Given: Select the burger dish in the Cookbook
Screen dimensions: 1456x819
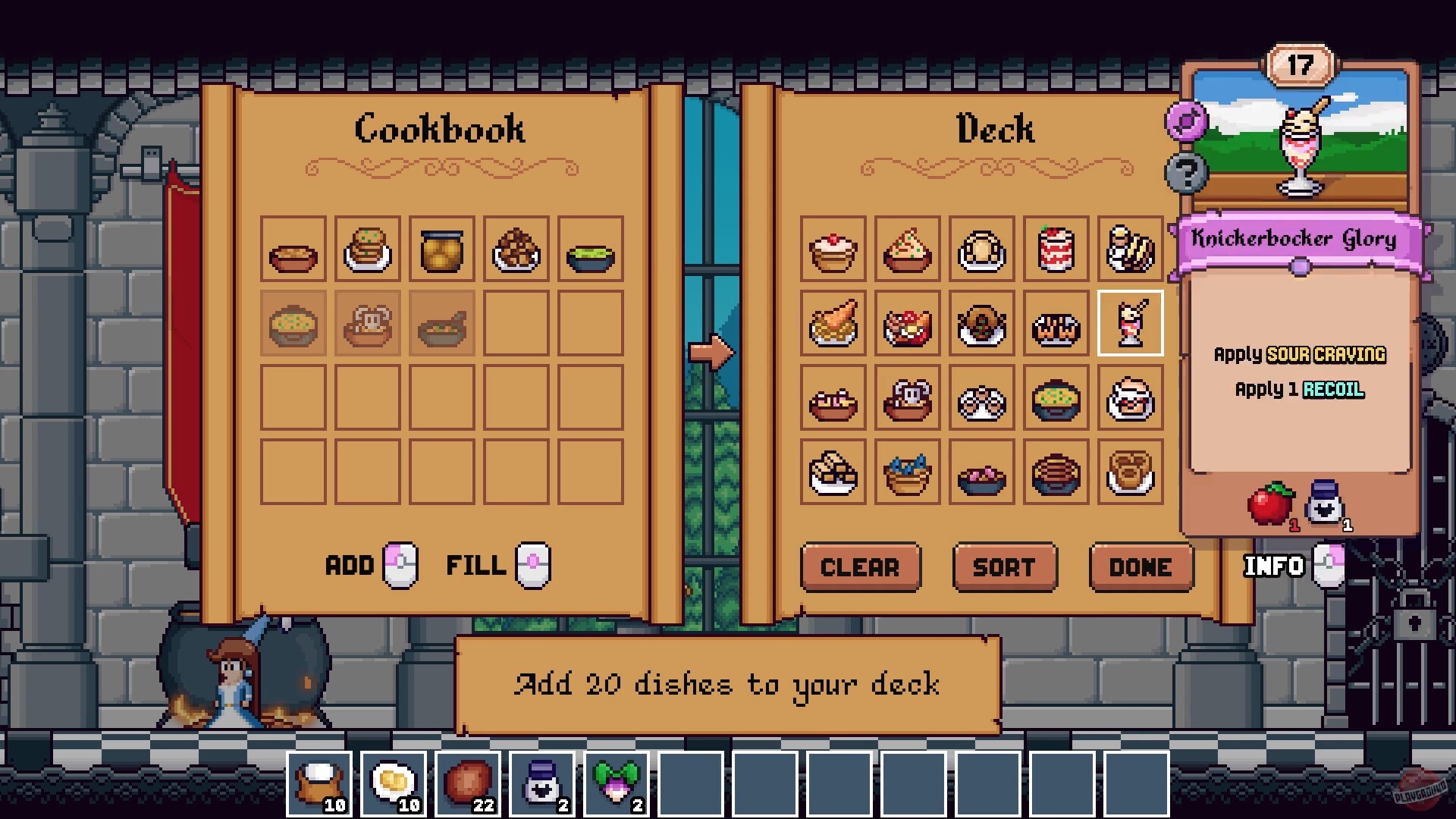Looking at the screenshot, I should (x=367, y=252).
